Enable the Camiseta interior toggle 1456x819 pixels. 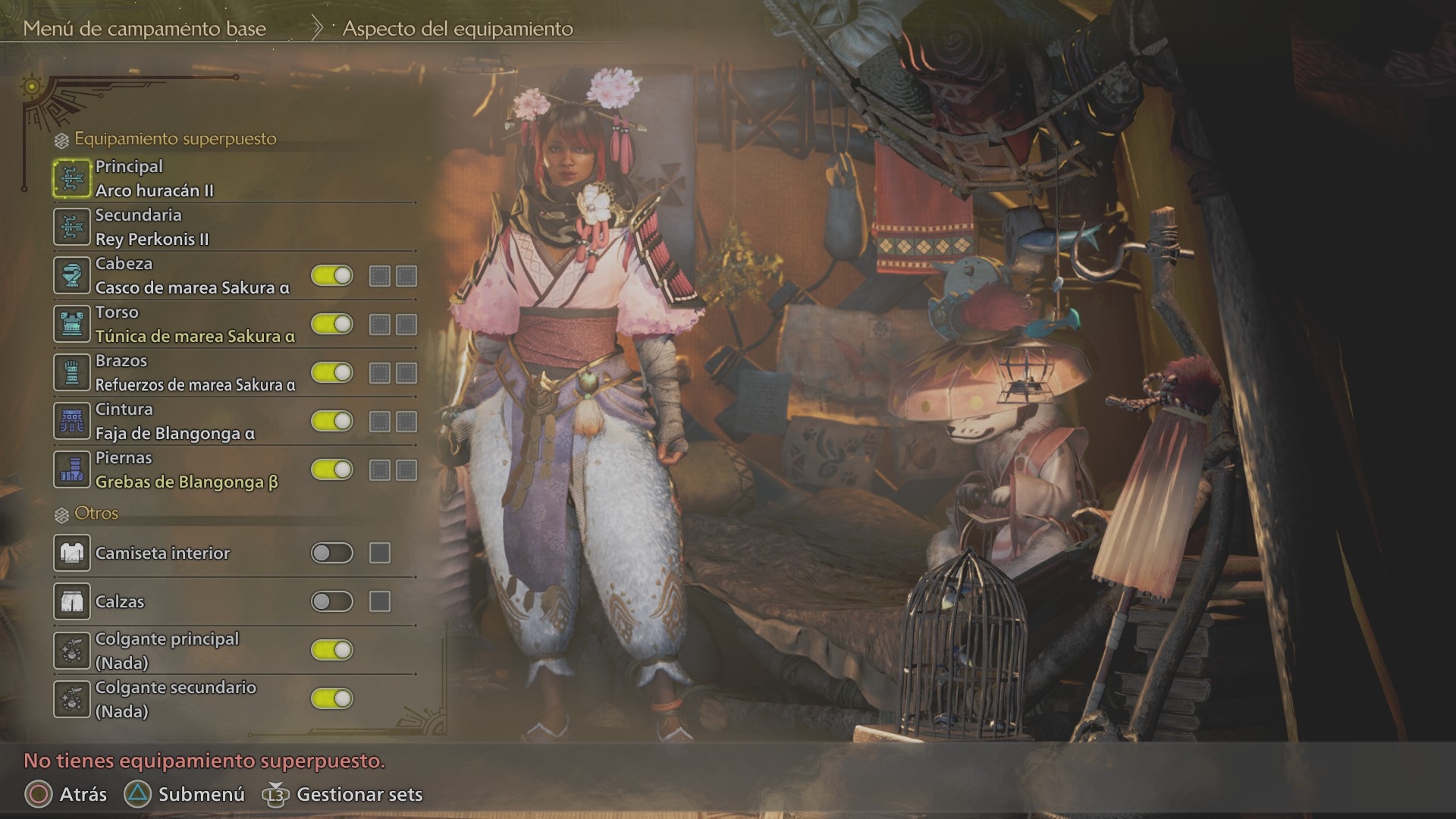click(332, 553)
